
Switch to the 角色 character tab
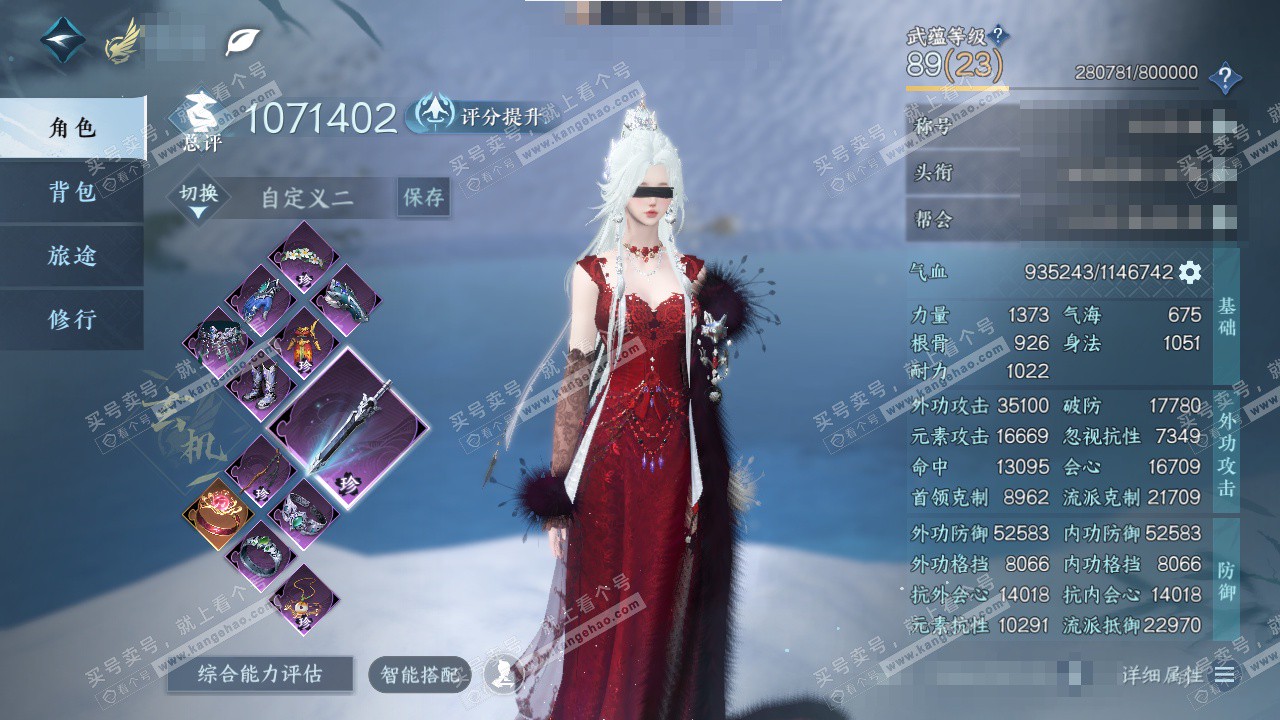[x=72, y=128]
